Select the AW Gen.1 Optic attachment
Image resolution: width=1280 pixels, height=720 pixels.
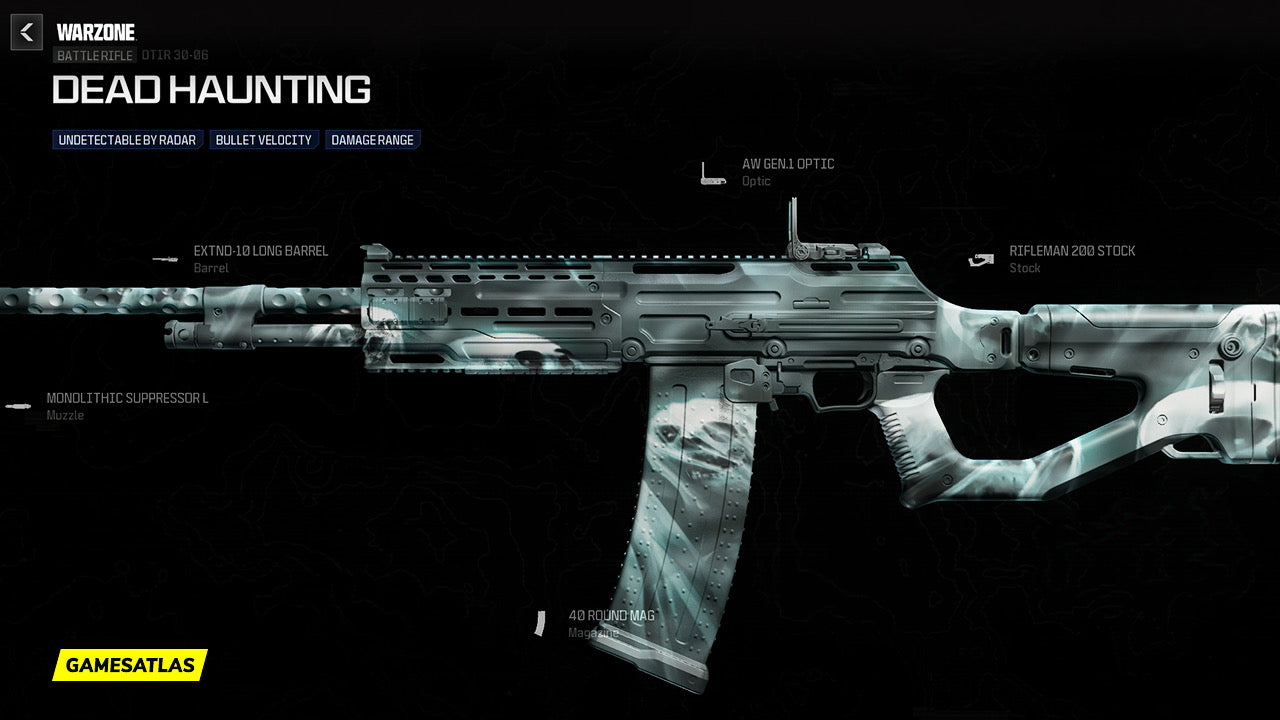[787, 164]
